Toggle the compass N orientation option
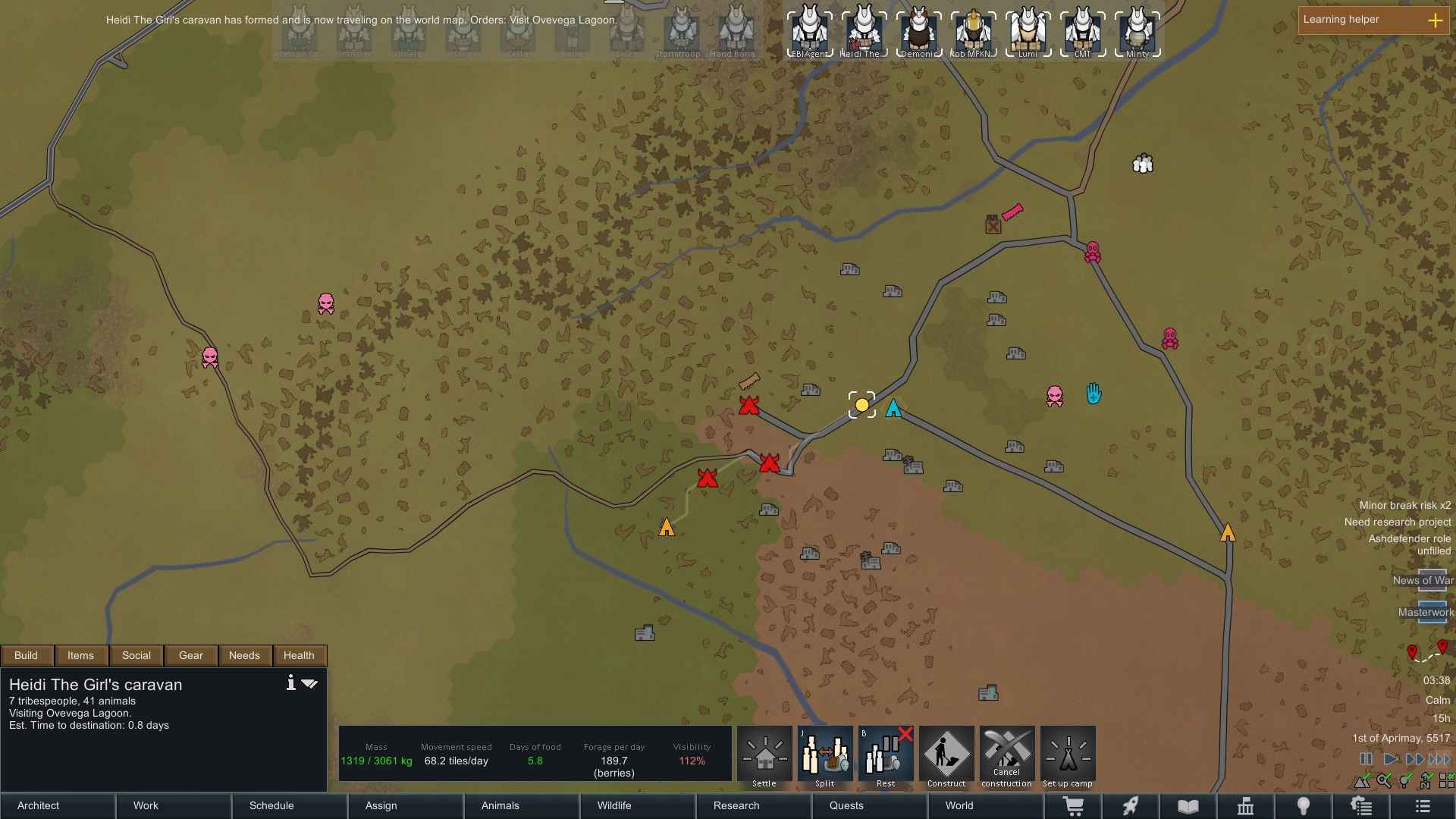Image resolution: width=1456 pixels, height=819 pixels. [1425, 781]
